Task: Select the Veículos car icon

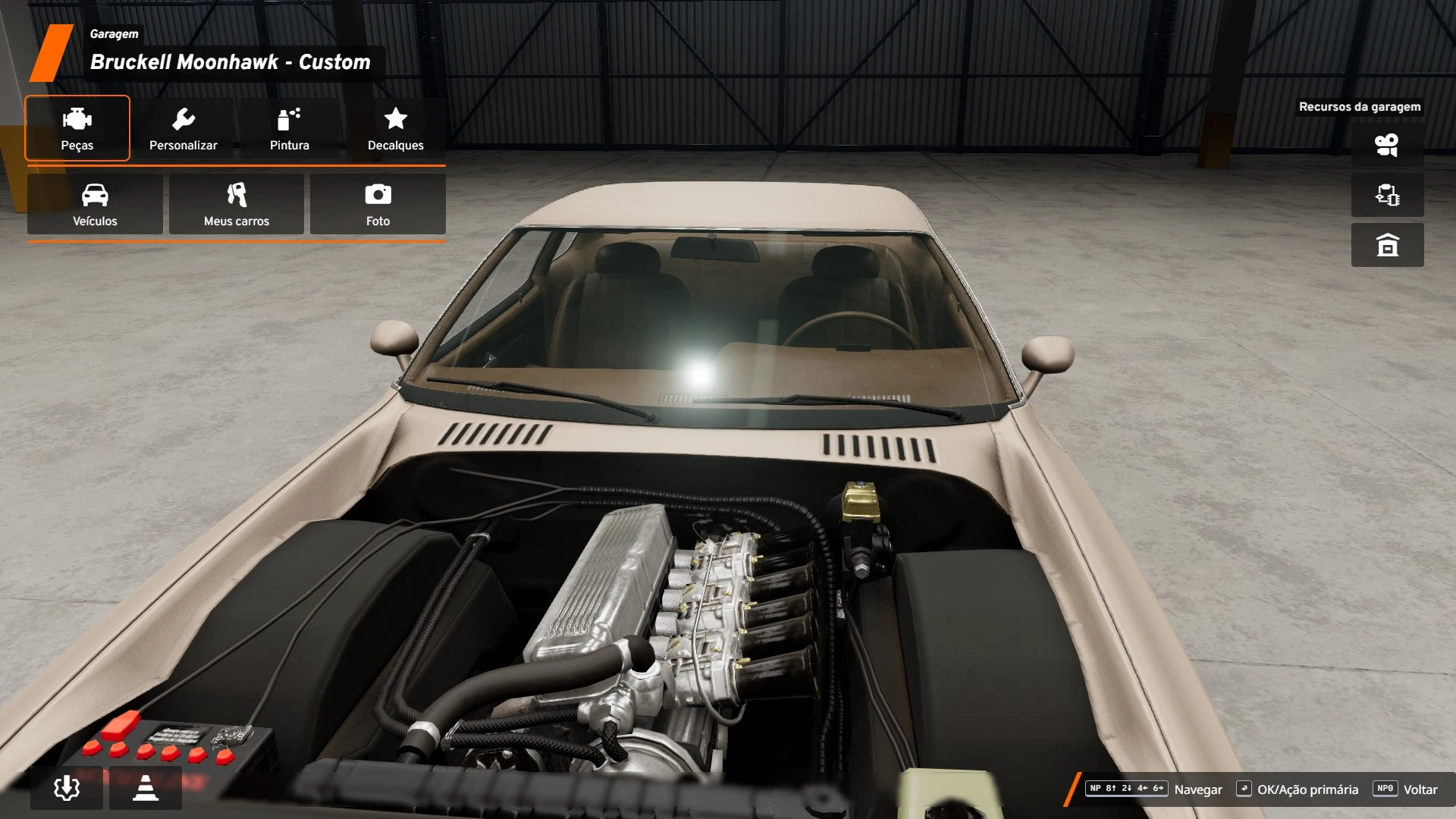Action: (x=94, y=205)
